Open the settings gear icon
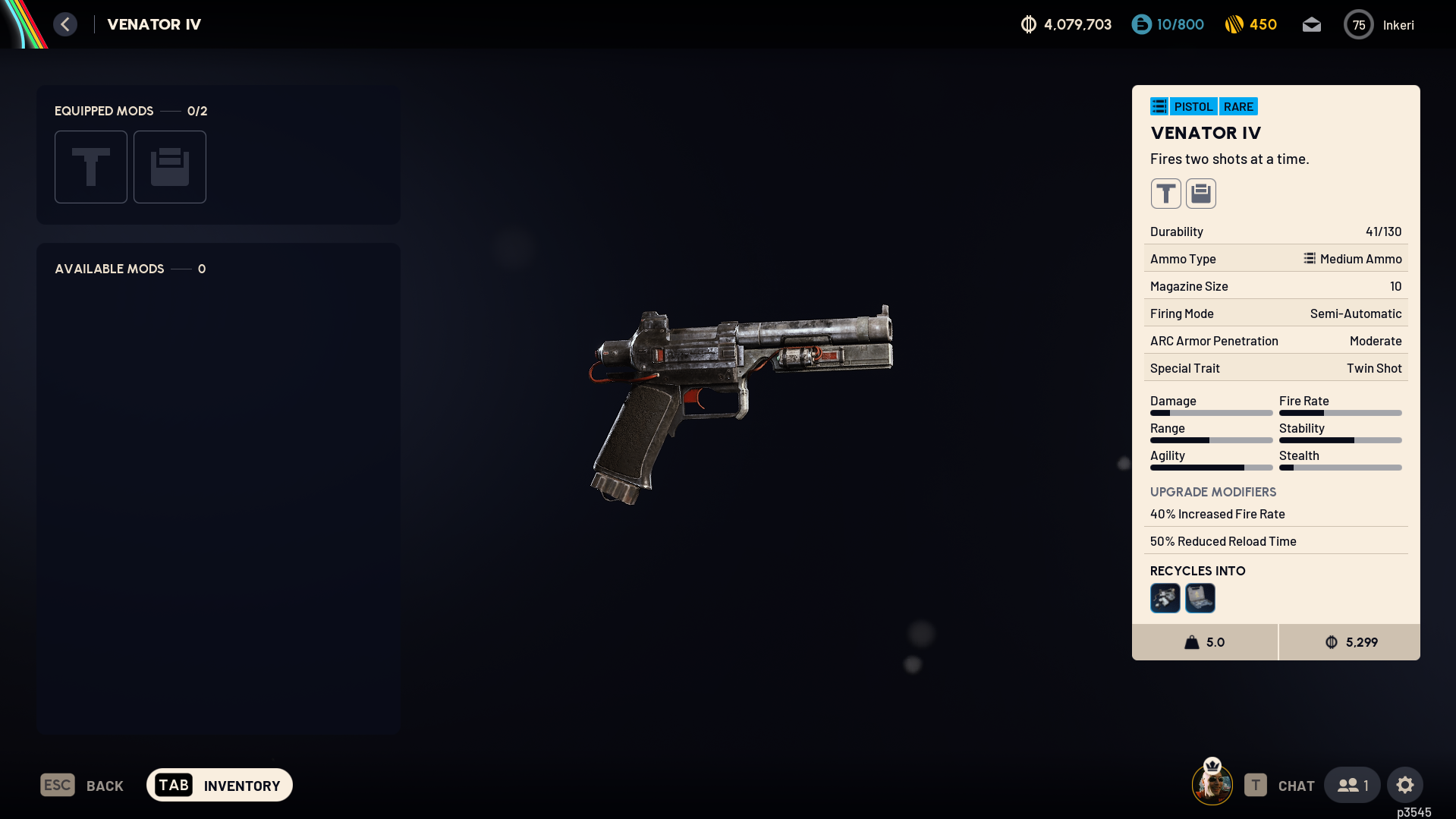 click(x=1405, y=786)
